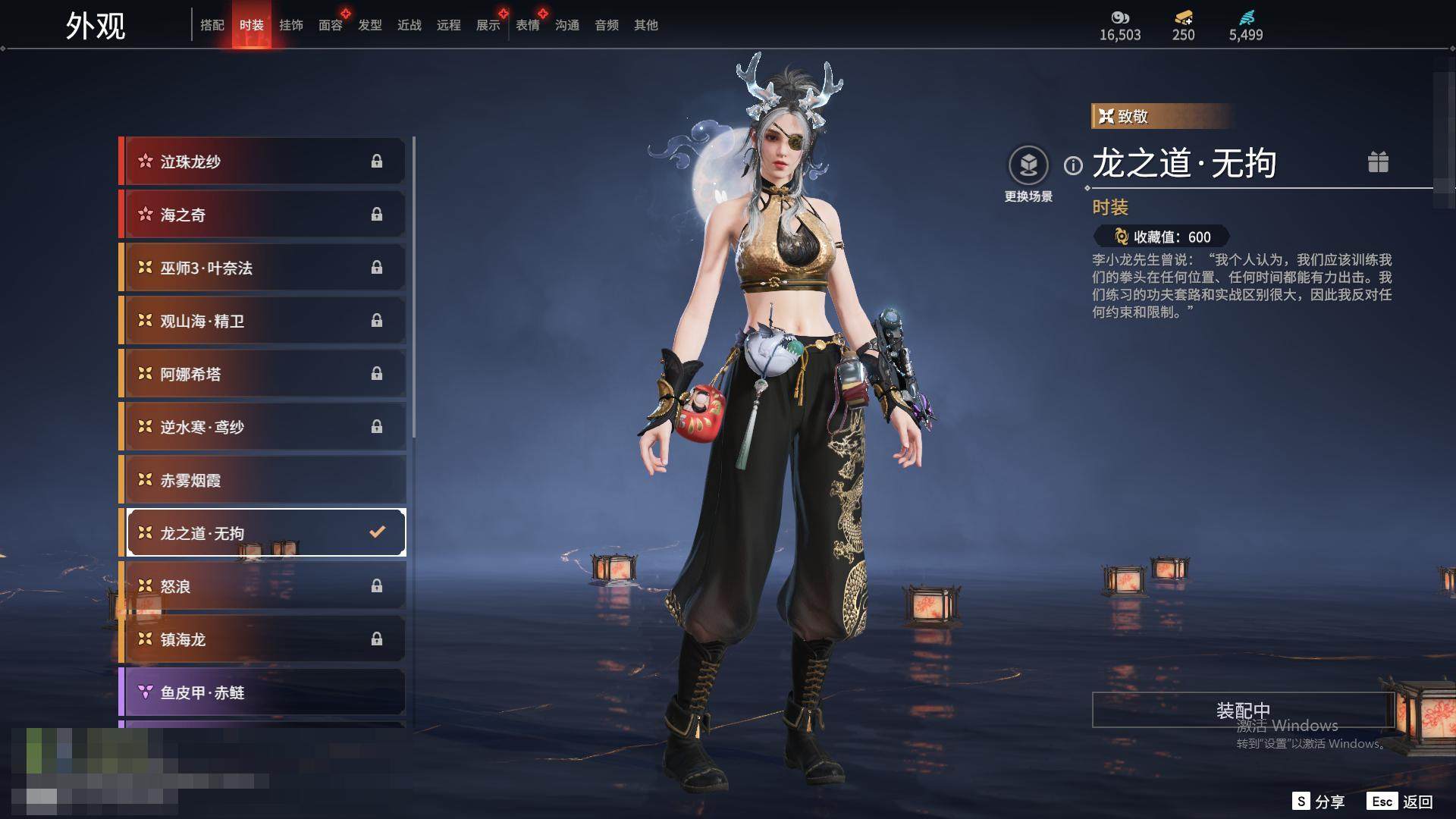
Task: Switch to the 搭配 tab
Action: pos(212,25)
